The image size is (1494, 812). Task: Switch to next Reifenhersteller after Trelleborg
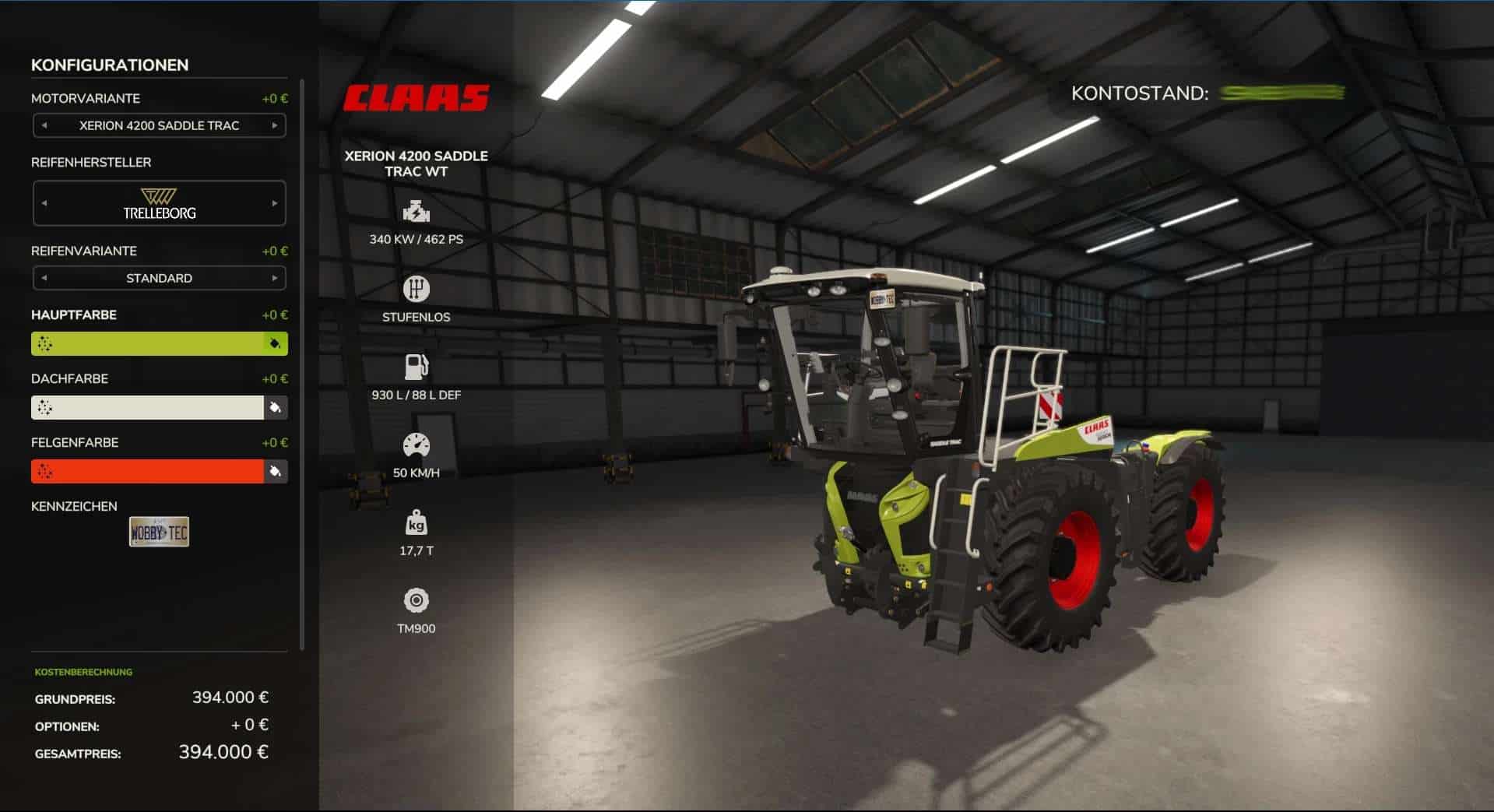click(274, 203)
